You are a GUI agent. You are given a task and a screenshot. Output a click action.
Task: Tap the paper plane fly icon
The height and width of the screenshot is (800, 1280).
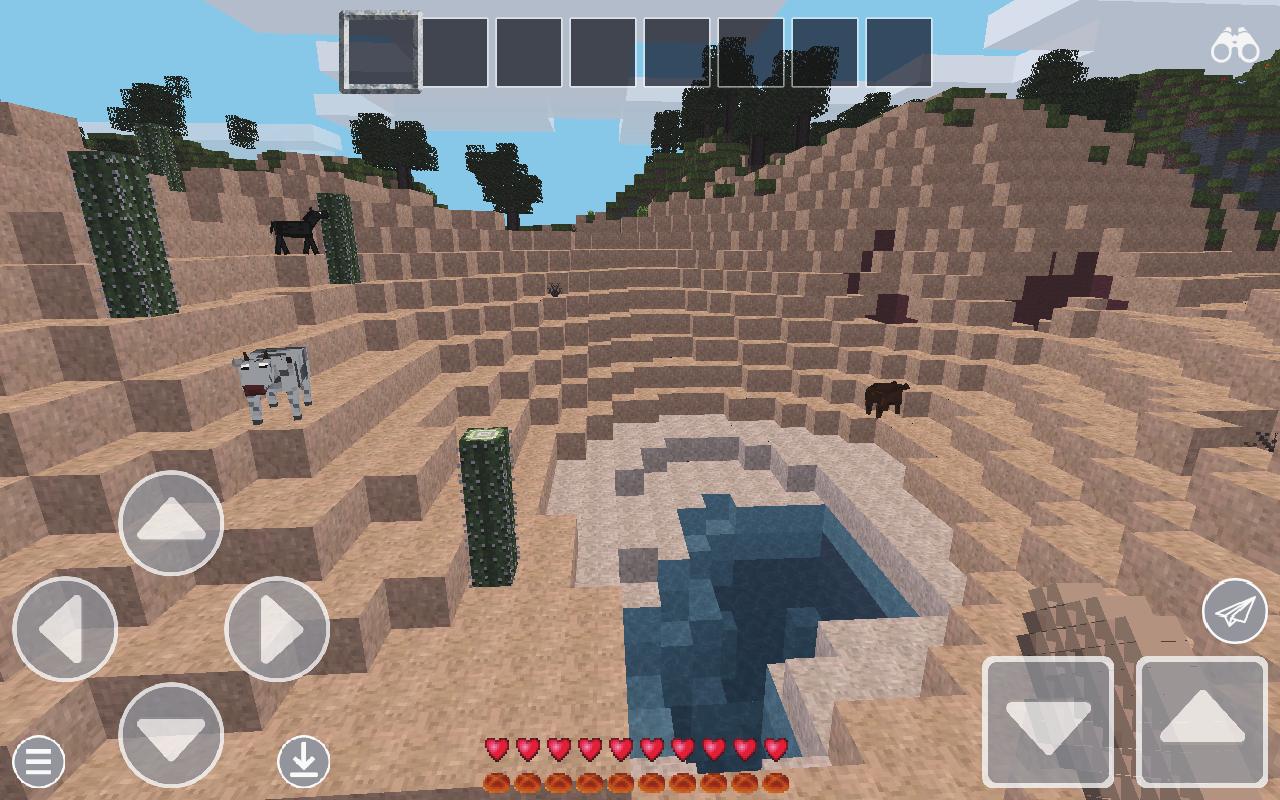pyautogui.click(x=1234, y=612)
